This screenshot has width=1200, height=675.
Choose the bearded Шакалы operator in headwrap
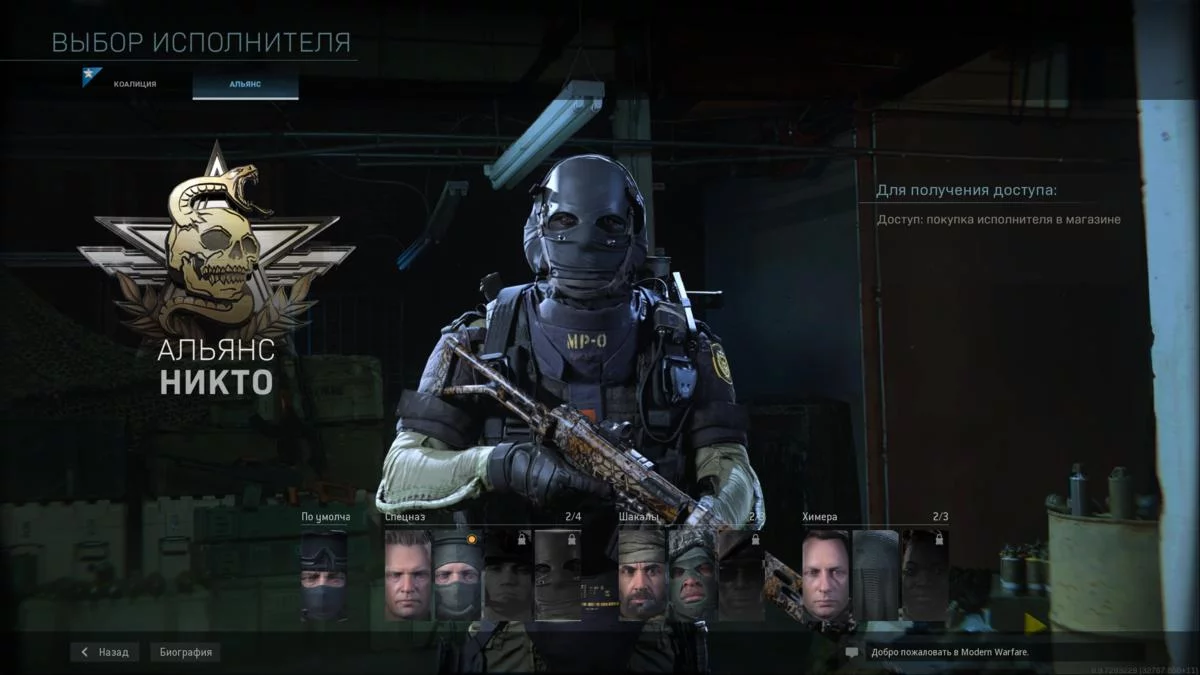point(642,575)
